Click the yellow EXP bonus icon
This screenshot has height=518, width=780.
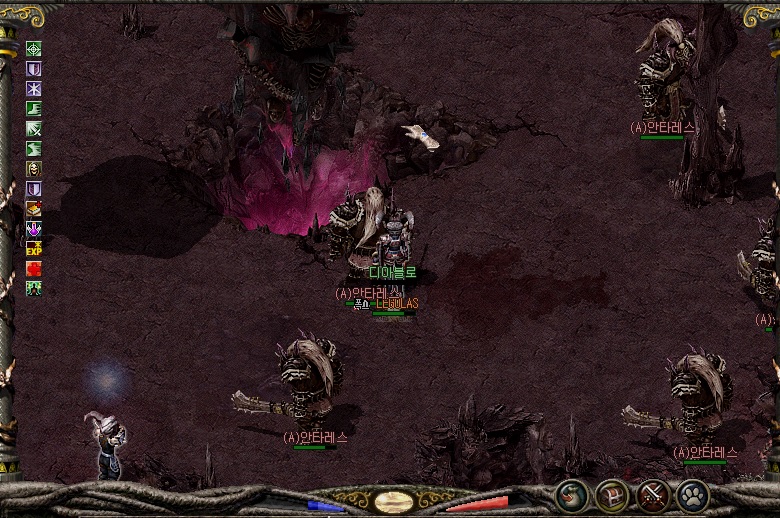coord(34,248)
